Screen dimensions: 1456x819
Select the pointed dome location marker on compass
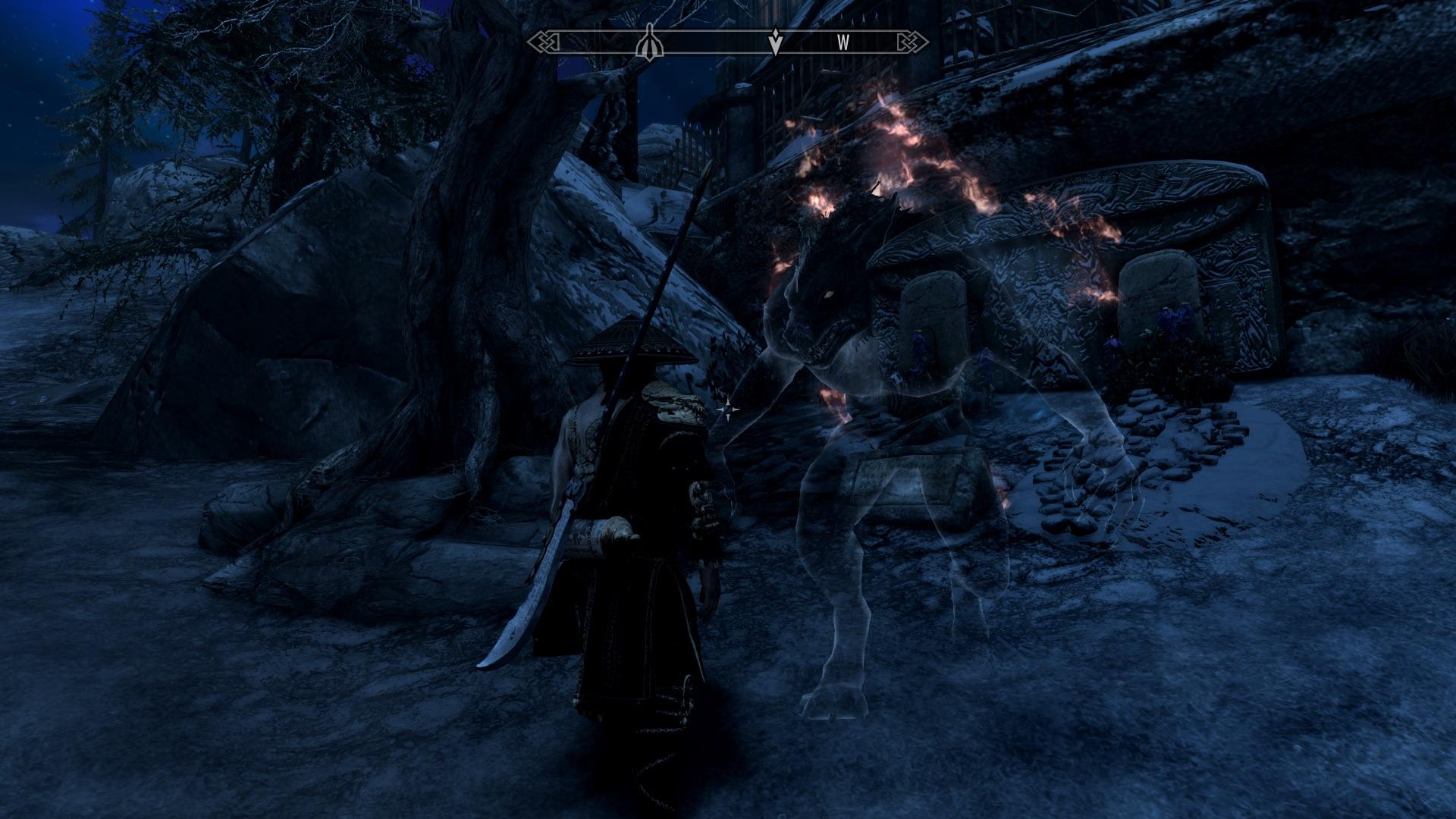(x=651, y=42)
